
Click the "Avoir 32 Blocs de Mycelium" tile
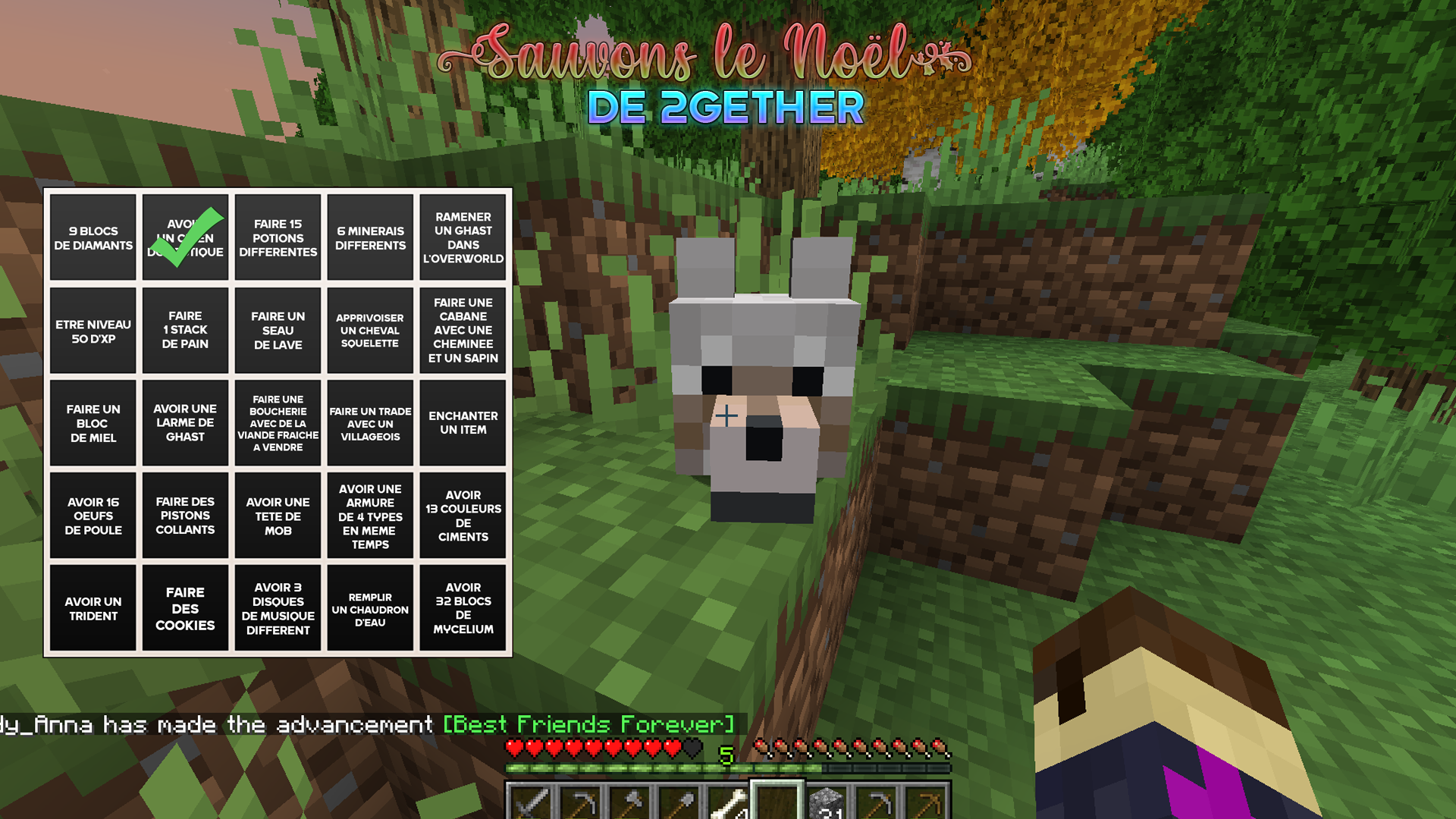463,608
